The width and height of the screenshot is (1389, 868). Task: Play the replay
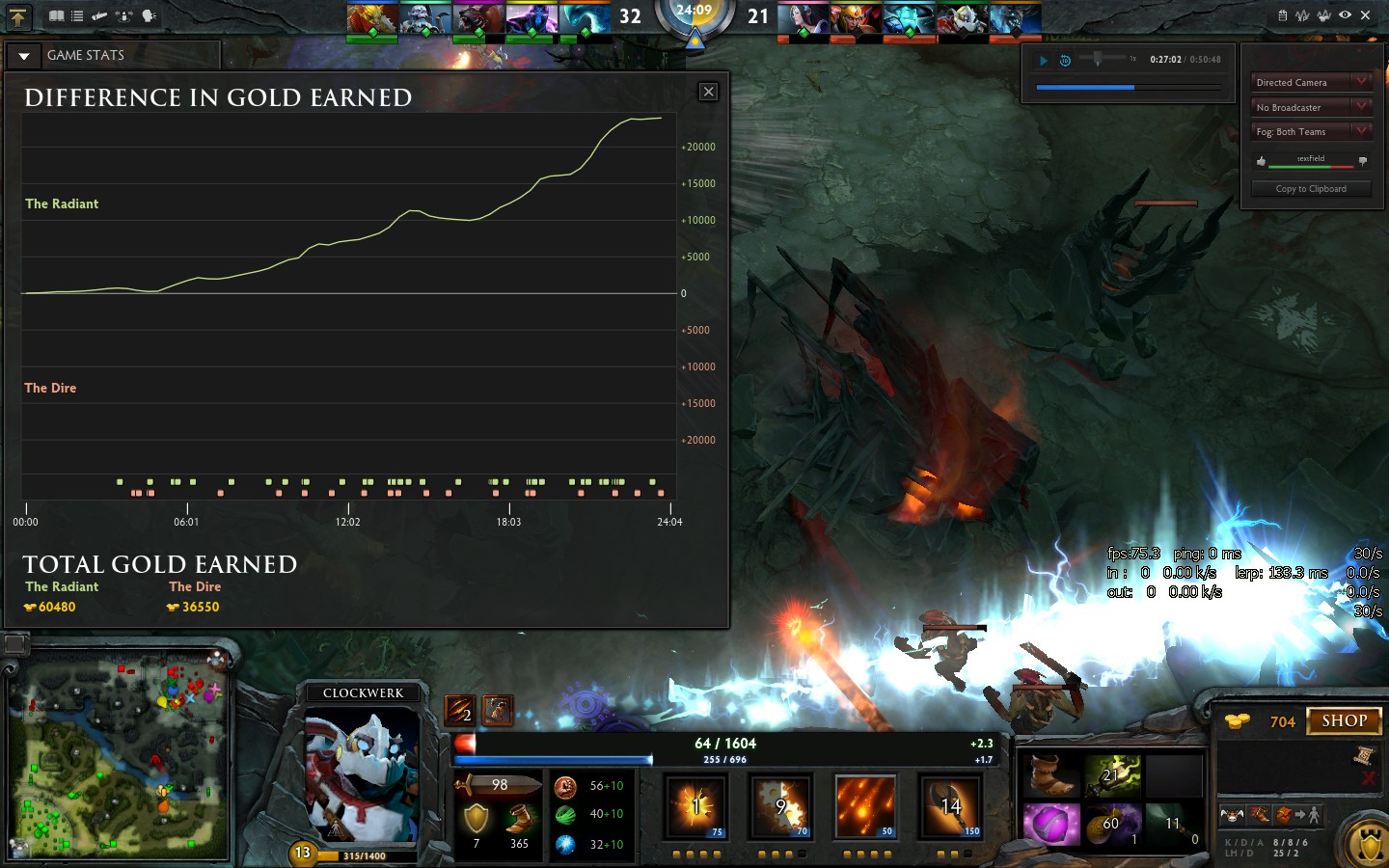[x=1043, y=60]
